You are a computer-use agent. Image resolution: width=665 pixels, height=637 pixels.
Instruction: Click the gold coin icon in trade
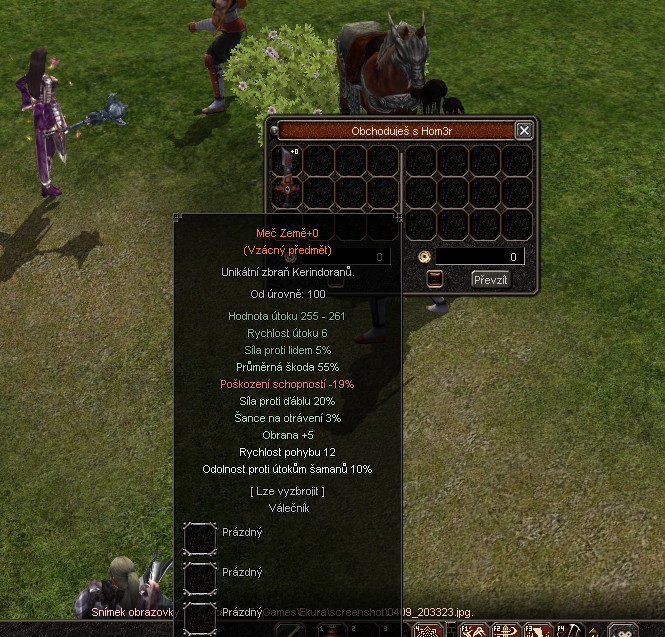coord(424,257)
